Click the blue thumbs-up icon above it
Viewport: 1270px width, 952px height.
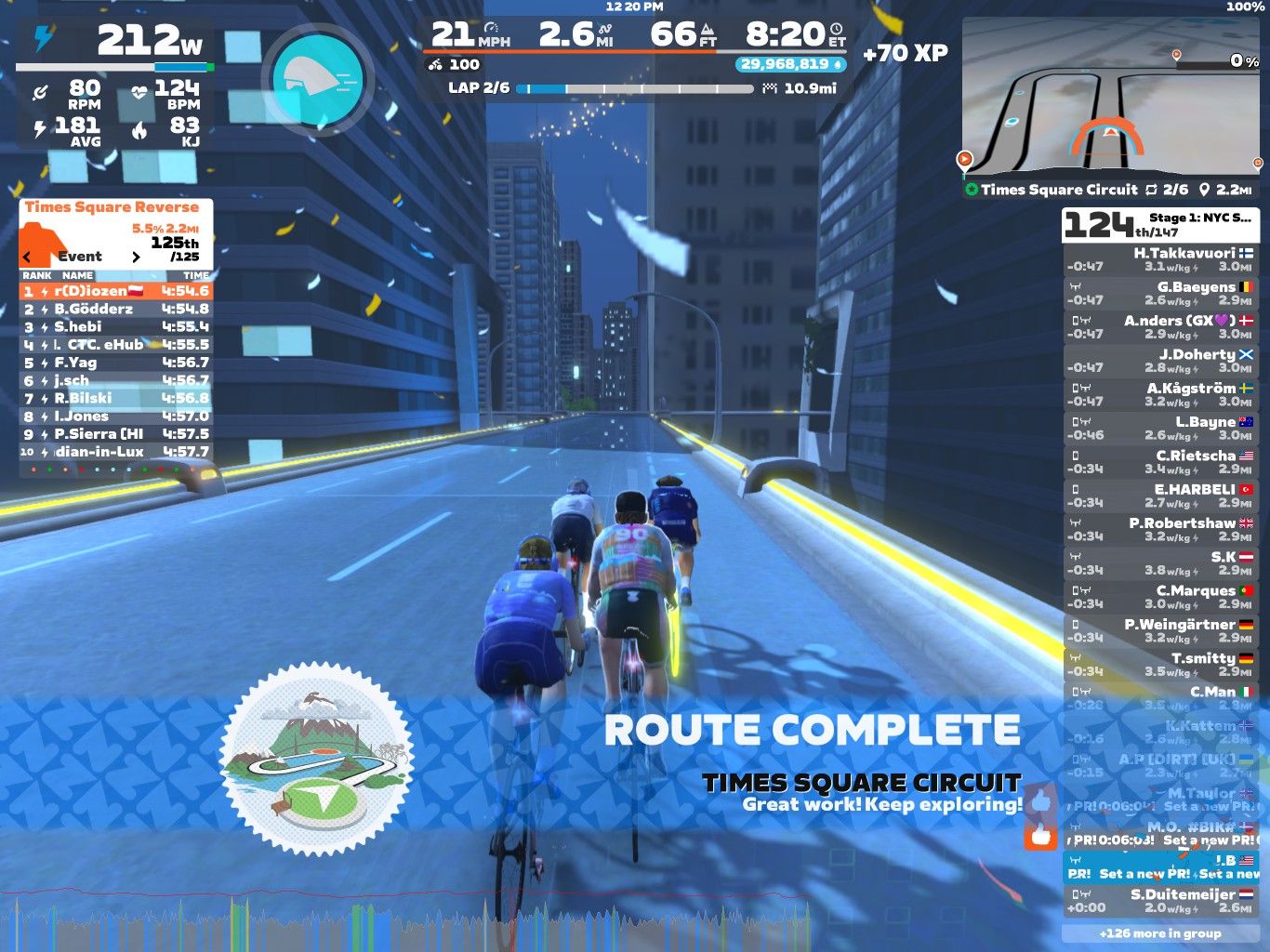click(x=1039, y=801)
